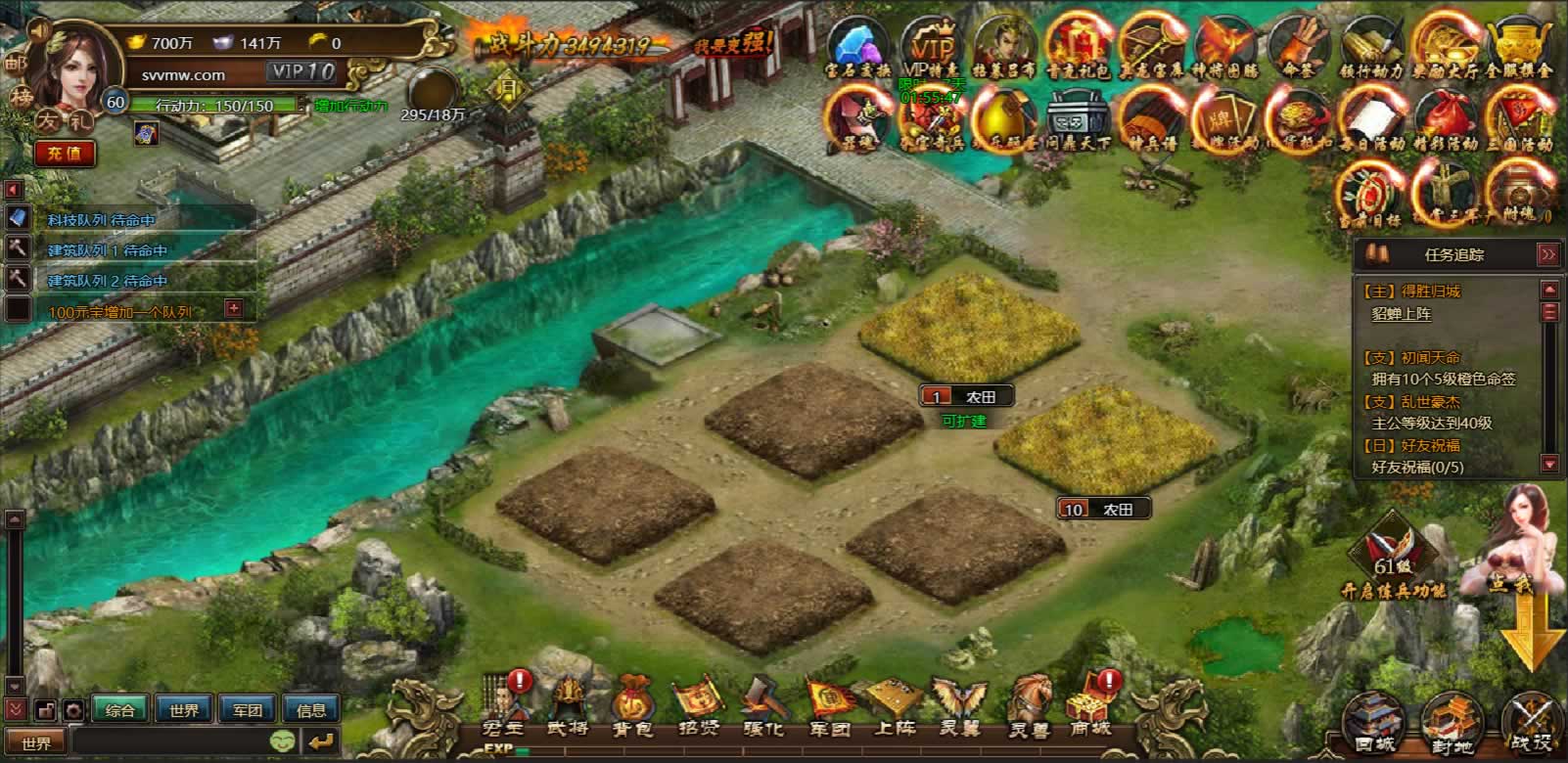Collapse the 任务追踪 quest tracker panel
This screenshot has width=1568, height=763.
click(1546, 254)
